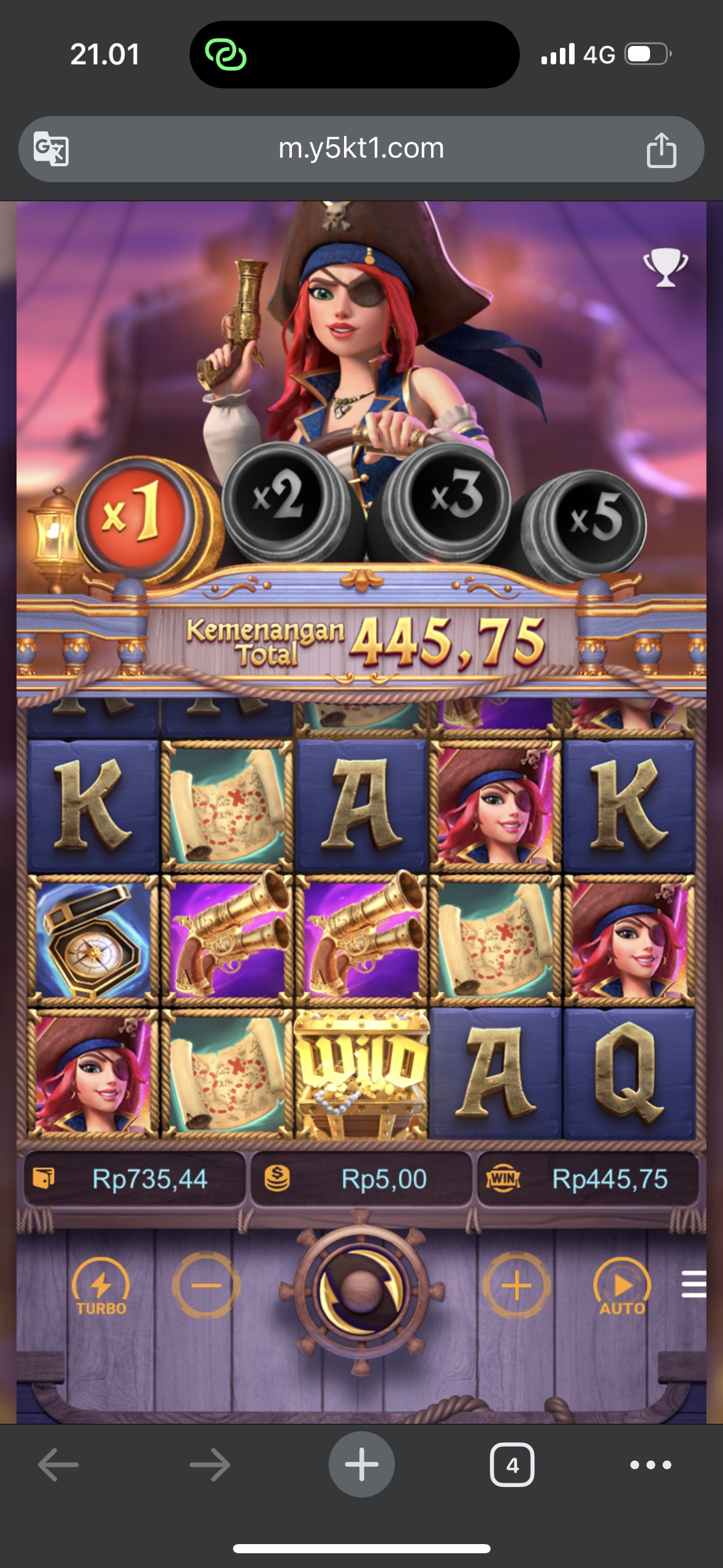
Task: Tap the browser address bar
Action: [x=361, y=148]
